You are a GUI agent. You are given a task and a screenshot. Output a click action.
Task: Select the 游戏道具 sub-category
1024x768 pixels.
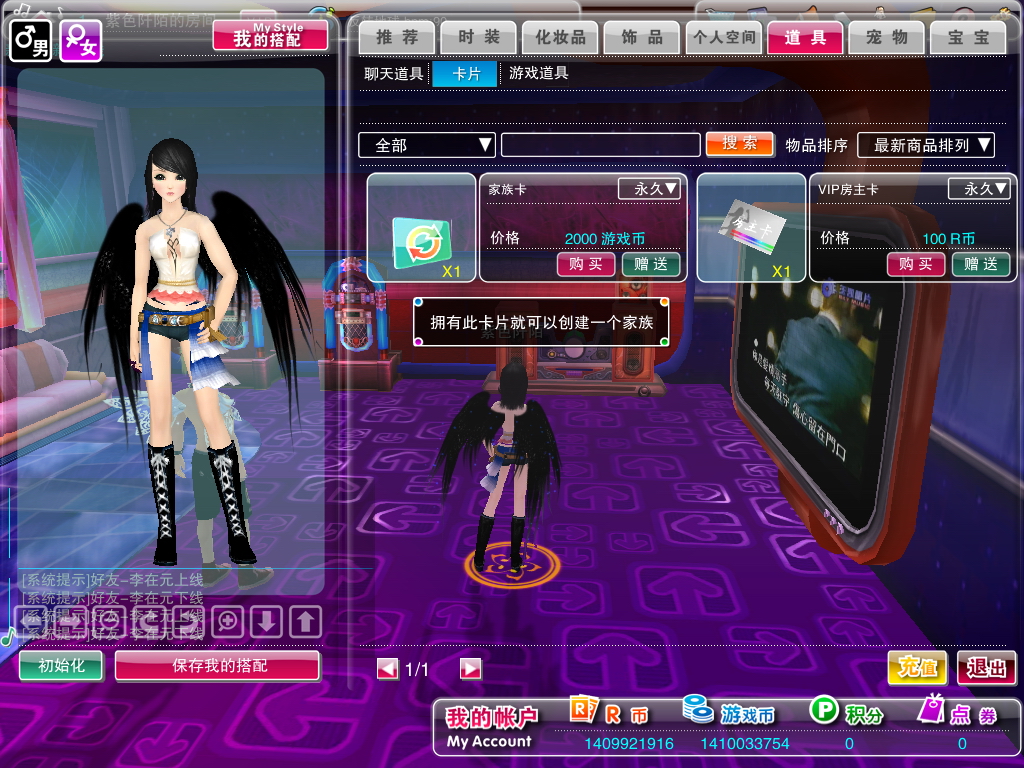(539, 73)
